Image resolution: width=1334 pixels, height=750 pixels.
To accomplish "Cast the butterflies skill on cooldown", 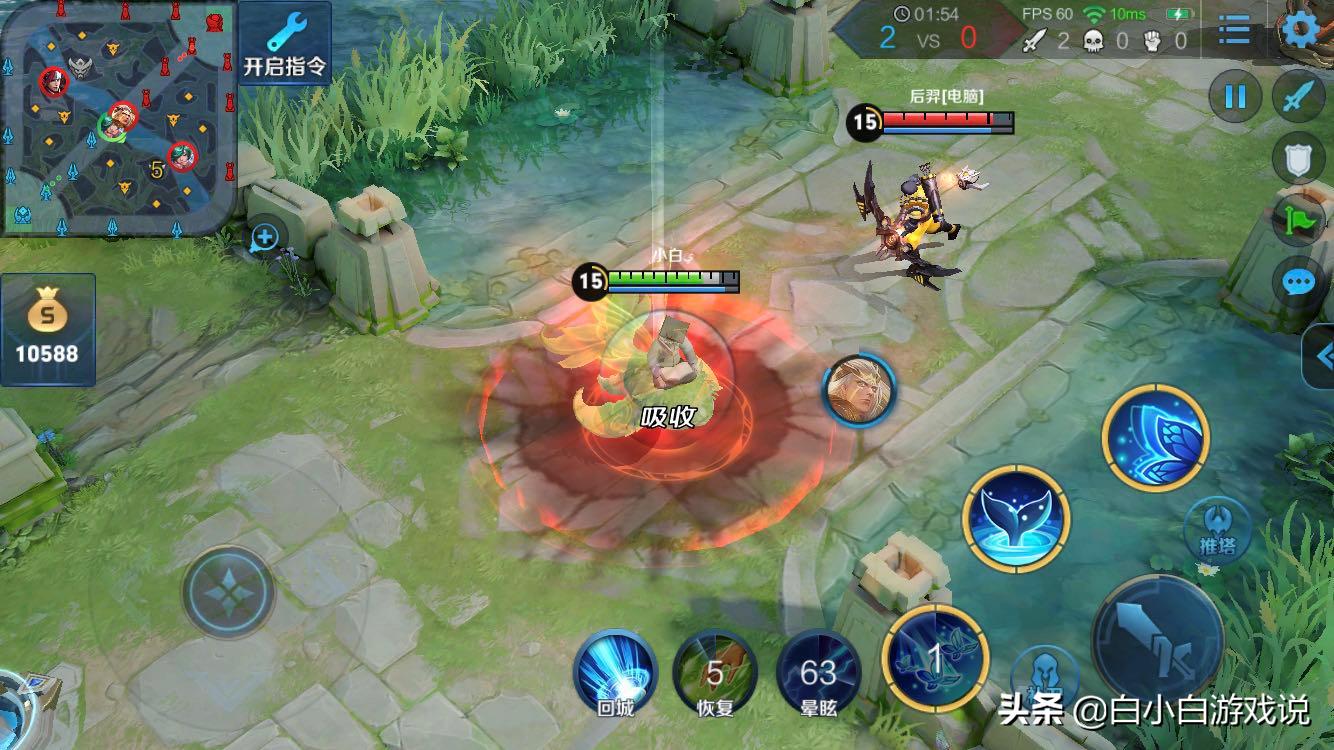I will pos(936,658).
